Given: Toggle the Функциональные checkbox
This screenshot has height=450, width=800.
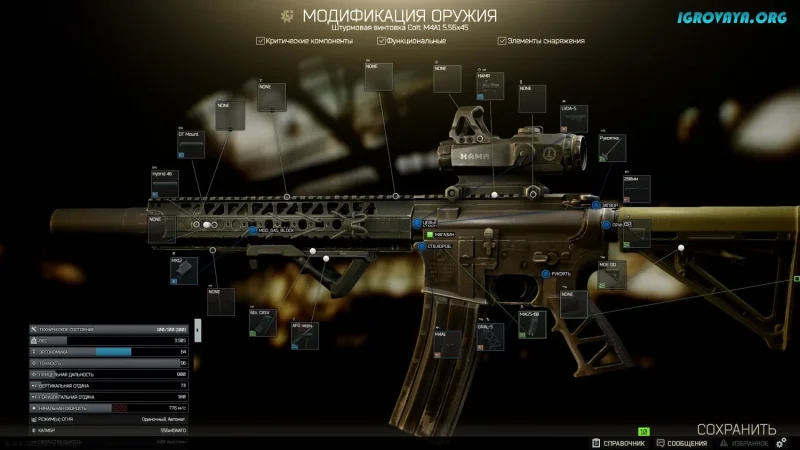Looking at the screenshot, I should (381, 41).
